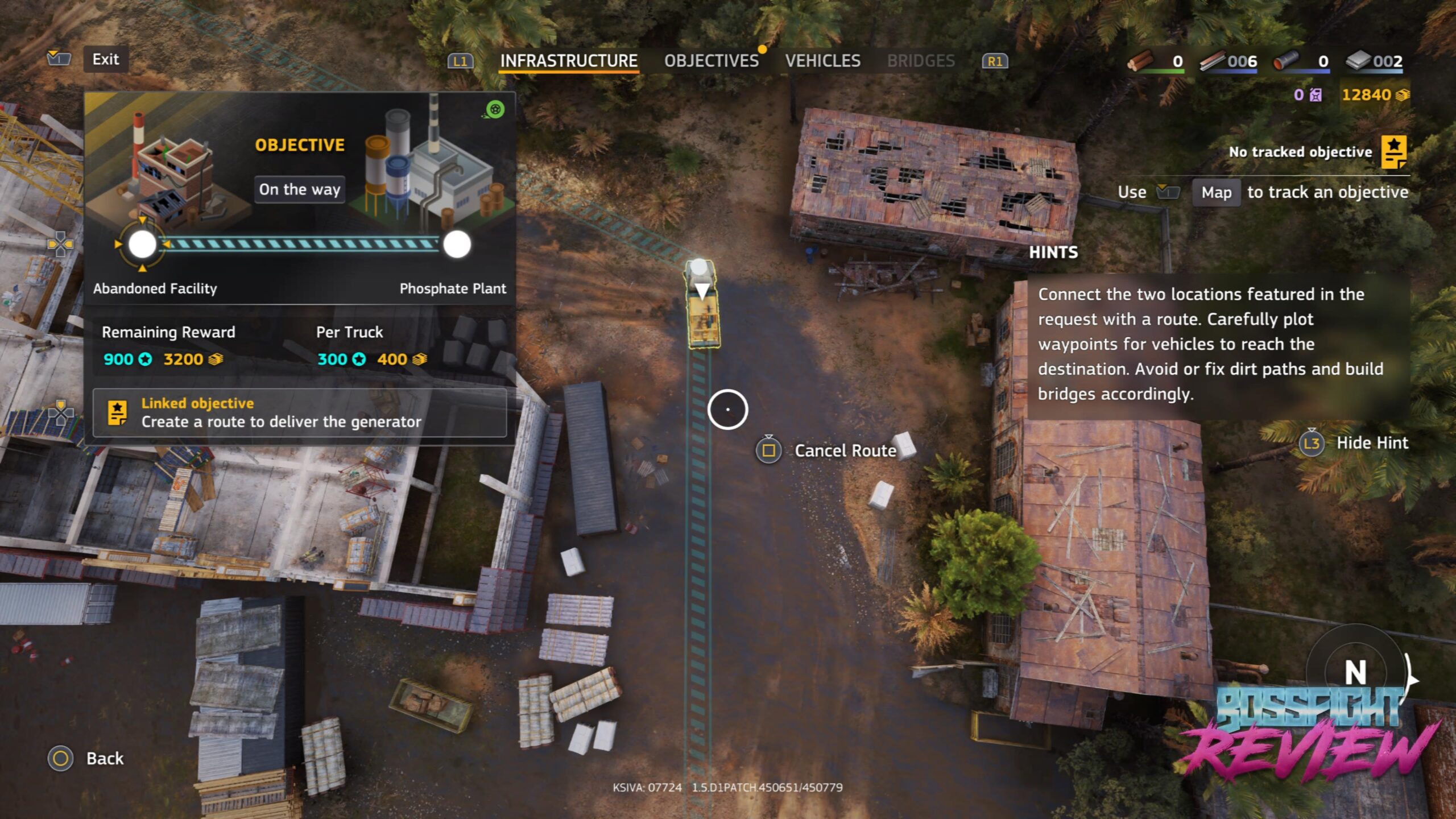Open the Map button to track an objective
This screenshot has height=819, width=1456.
click(x=1216, y=193)
